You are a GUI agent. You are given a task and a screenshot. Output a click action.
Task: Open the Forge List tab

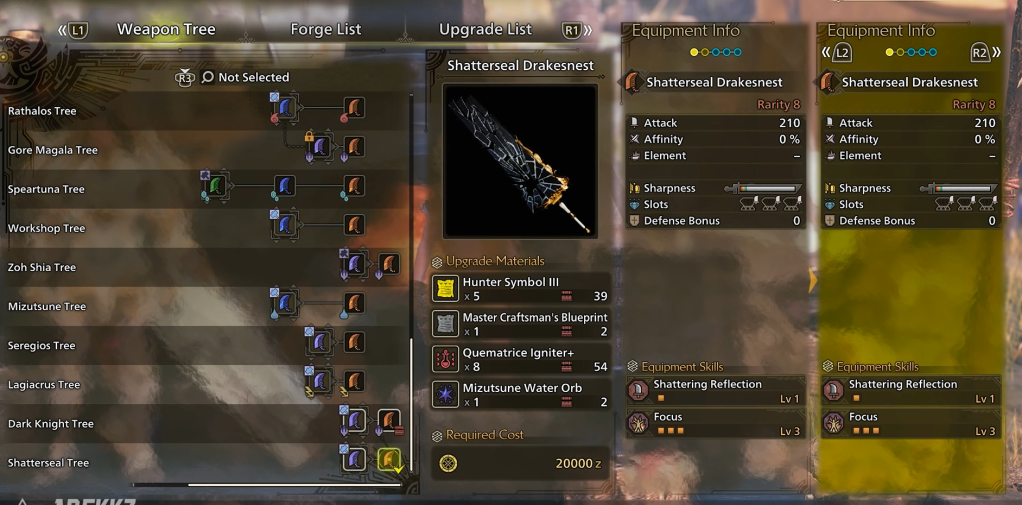(325, 29)
